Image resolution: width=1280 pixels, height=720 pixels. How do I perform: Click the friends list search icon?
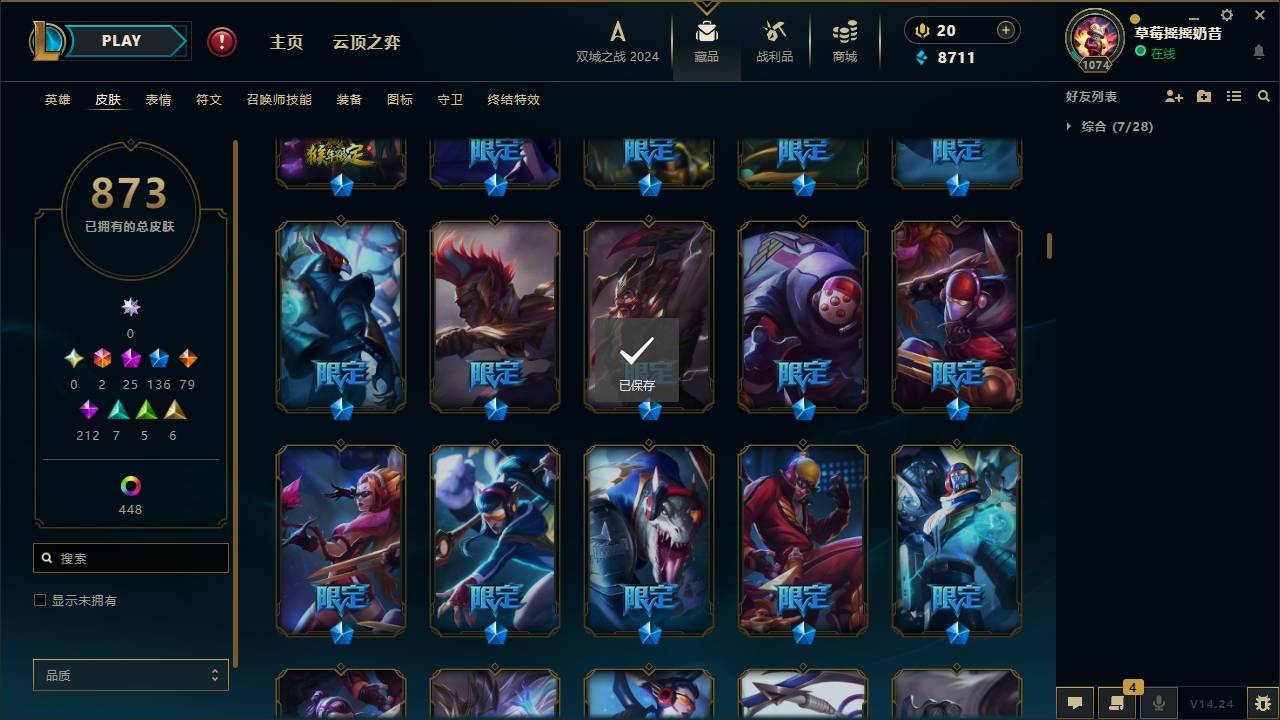[x=1264, y=96]
